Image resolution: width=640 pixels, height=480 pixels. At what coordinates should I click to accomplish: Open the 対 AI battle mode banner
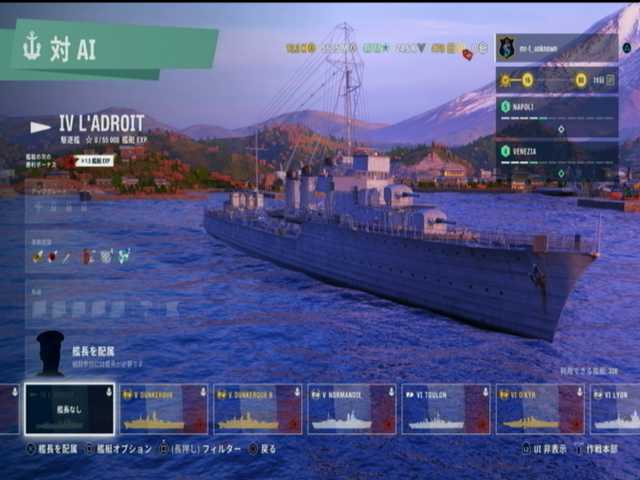point(108,49)
